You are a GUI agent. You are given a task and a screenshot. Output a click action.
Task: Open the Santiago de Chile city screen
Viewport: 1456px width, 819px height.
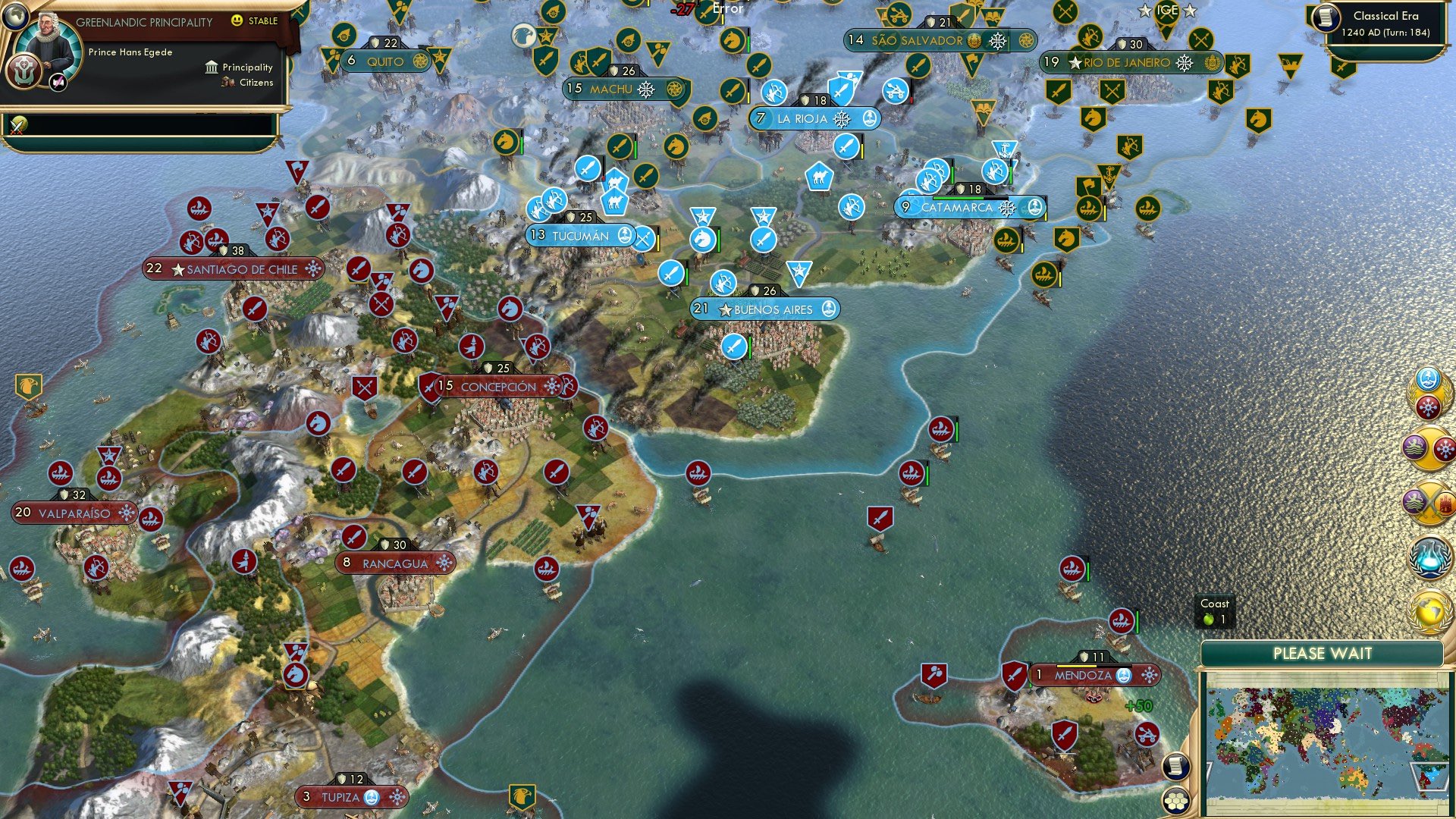click(x=231, y=268)
